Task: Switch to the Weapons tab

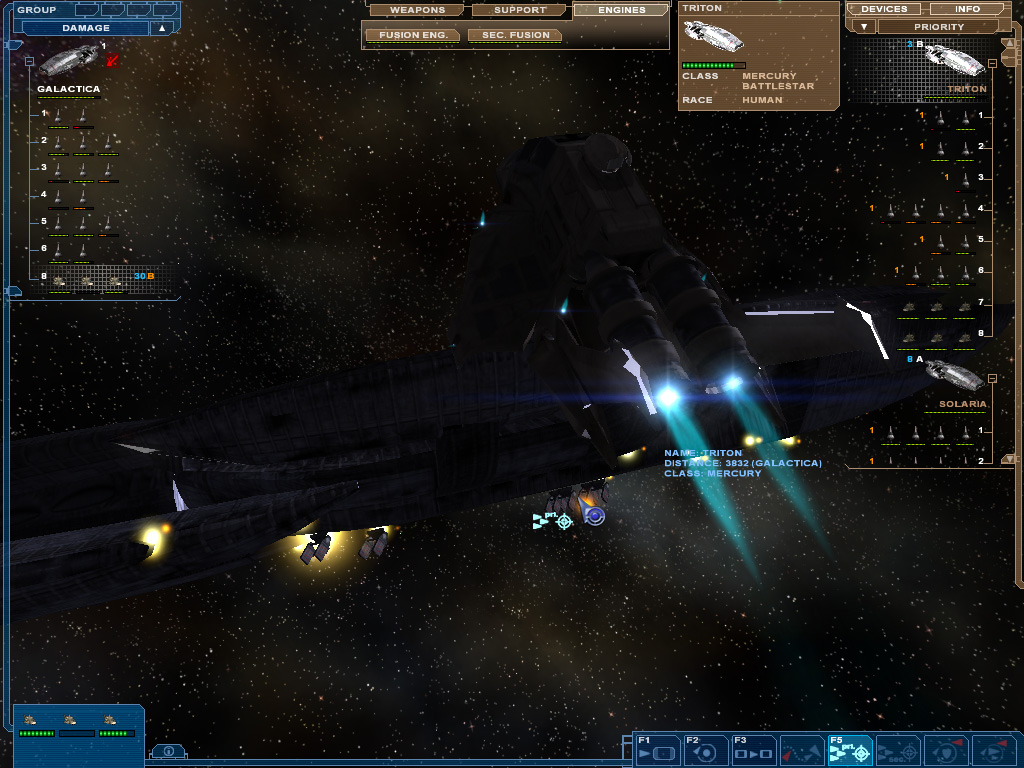Action: (417, 10)
